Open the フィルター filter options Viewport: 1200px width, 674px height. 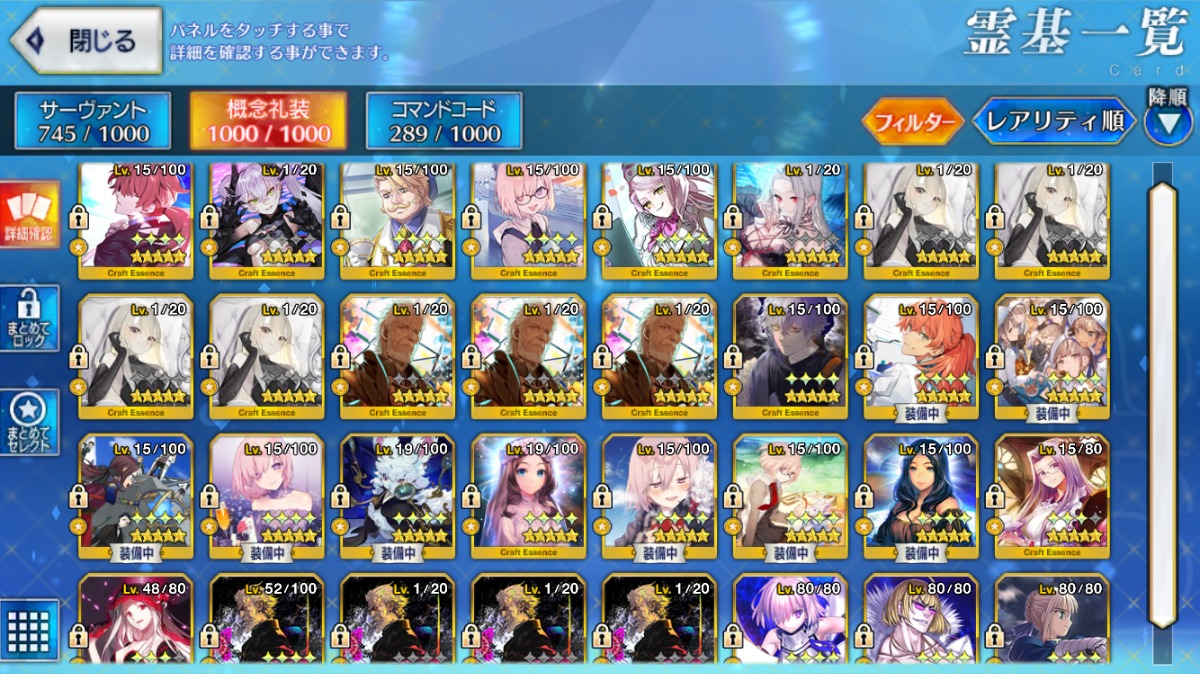[x=914, y=122]
